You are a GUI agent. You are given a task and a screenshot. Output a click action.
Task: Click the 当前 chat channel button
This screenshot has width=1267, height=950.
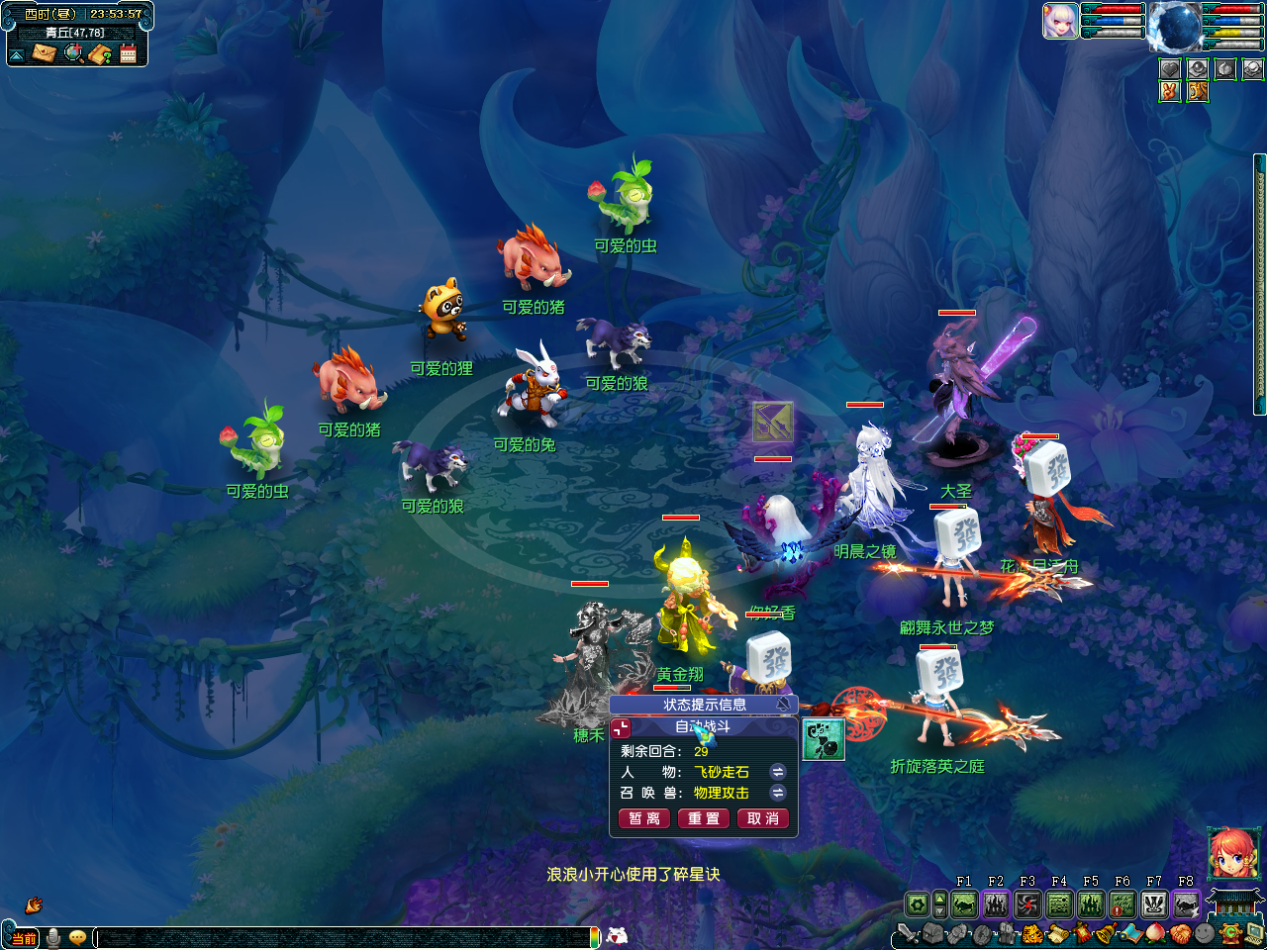[x=23, y=938]
